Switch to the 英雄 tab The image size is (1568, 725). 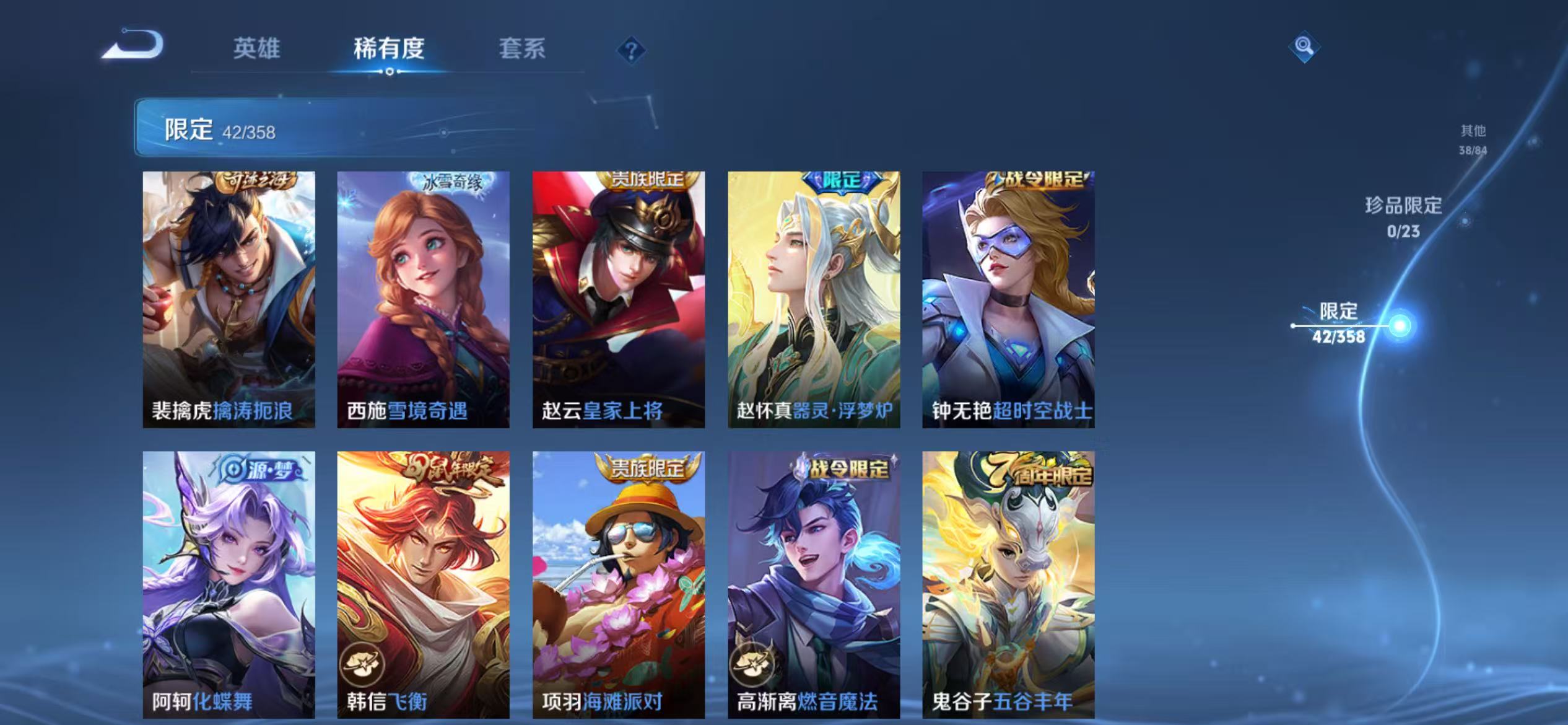click(257, 50)
